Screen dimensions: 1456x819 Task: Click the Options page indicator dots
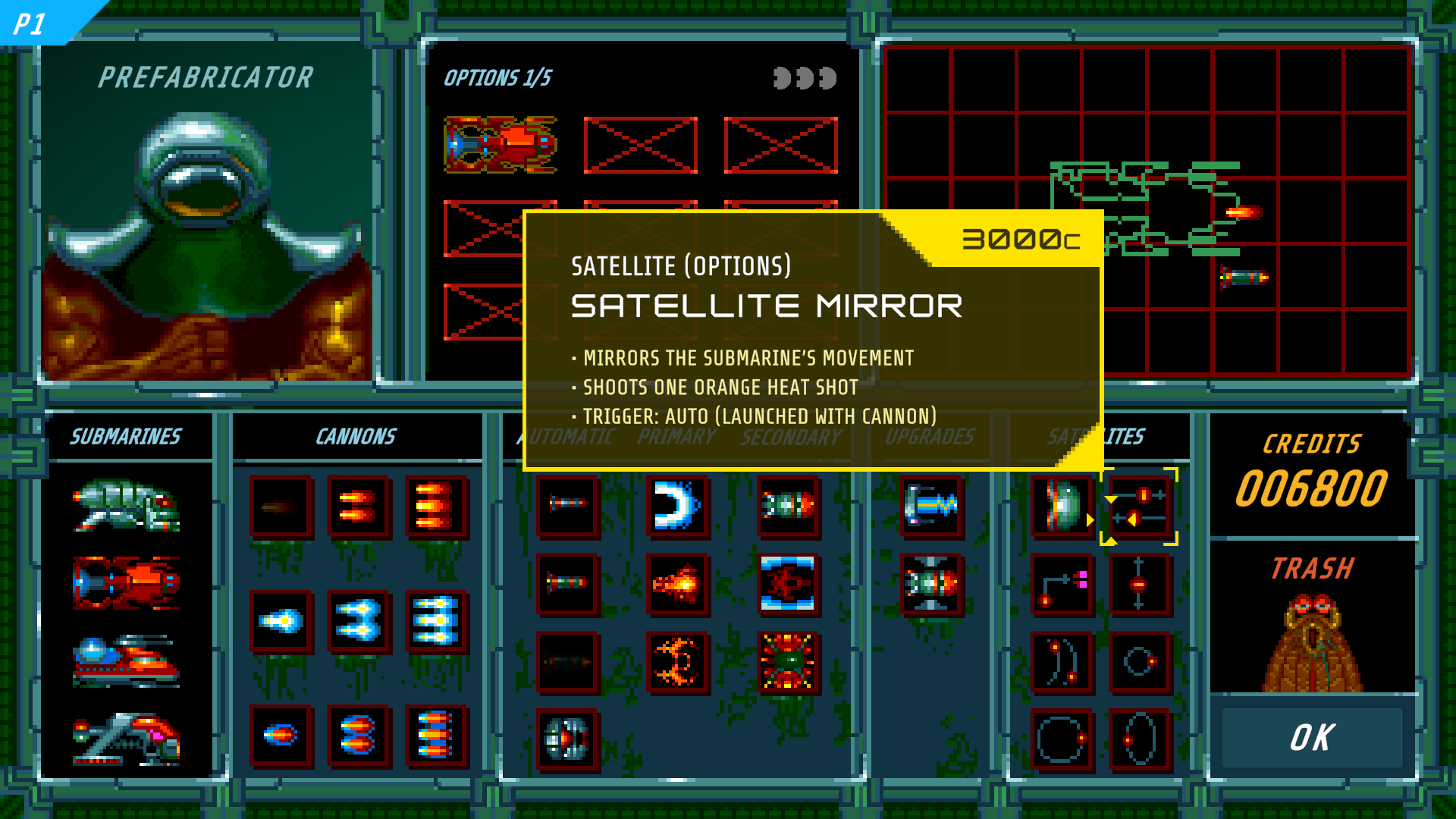(804, 77)
